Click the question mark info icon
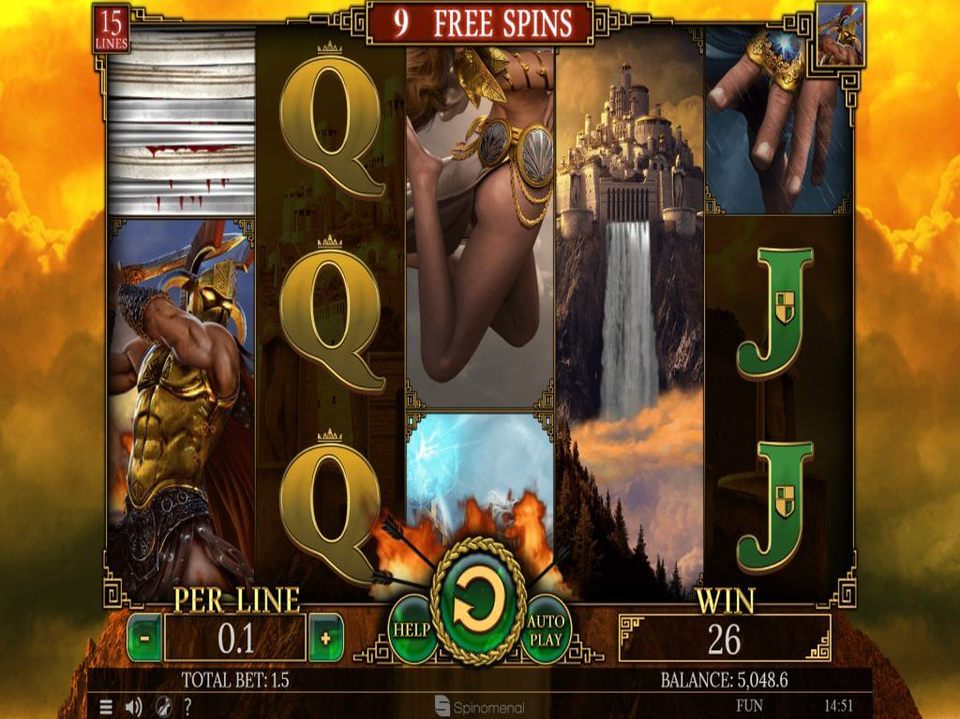Viewport: 960px width, 719px height. click(x=187, y=706)
